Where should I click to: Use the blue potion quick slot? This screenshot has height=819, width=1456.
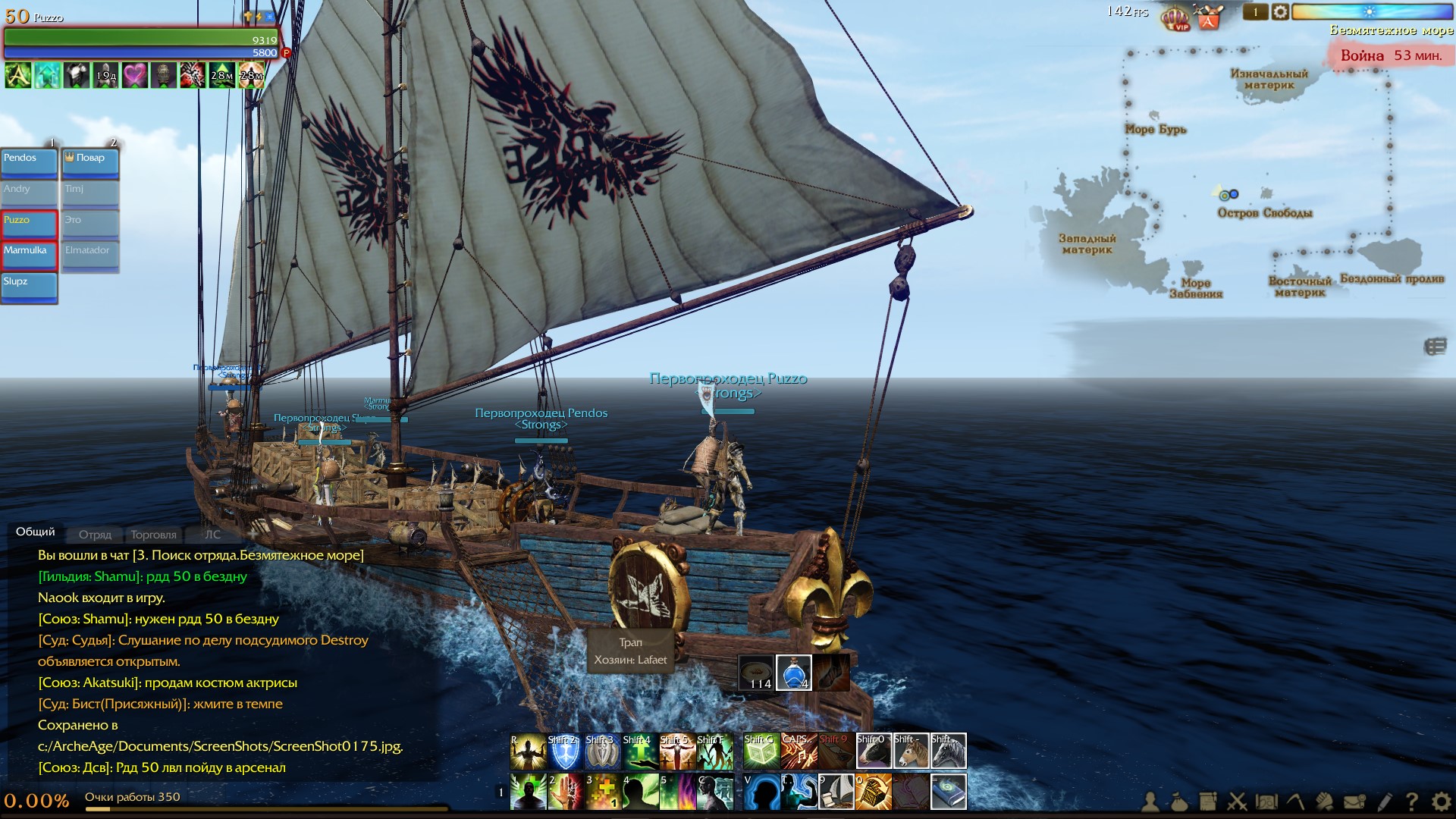tap(794, 673)
